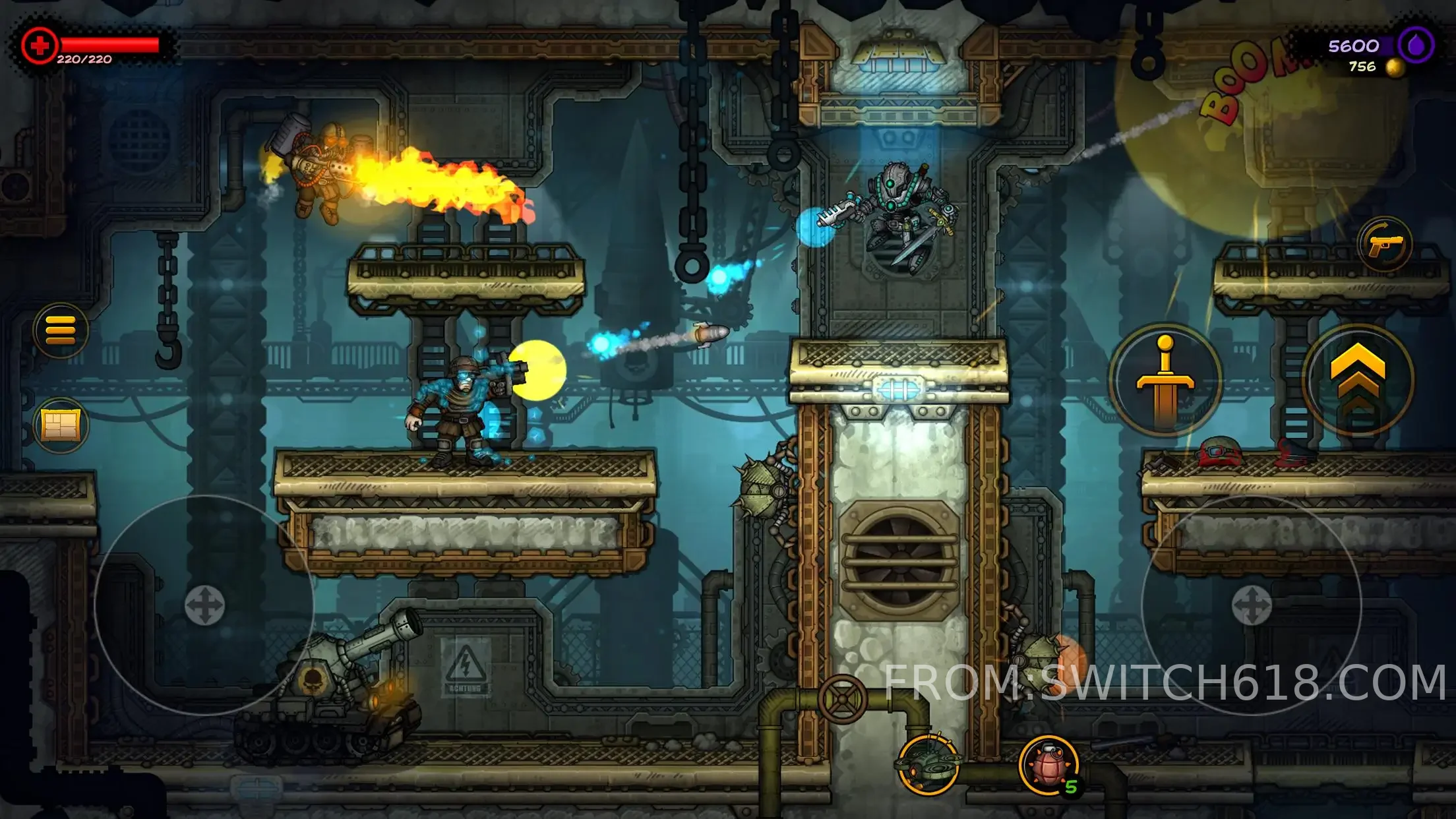Tap the right aiming joystick arrows
Screen dimensions: 1456x819
coord(1251,605)
